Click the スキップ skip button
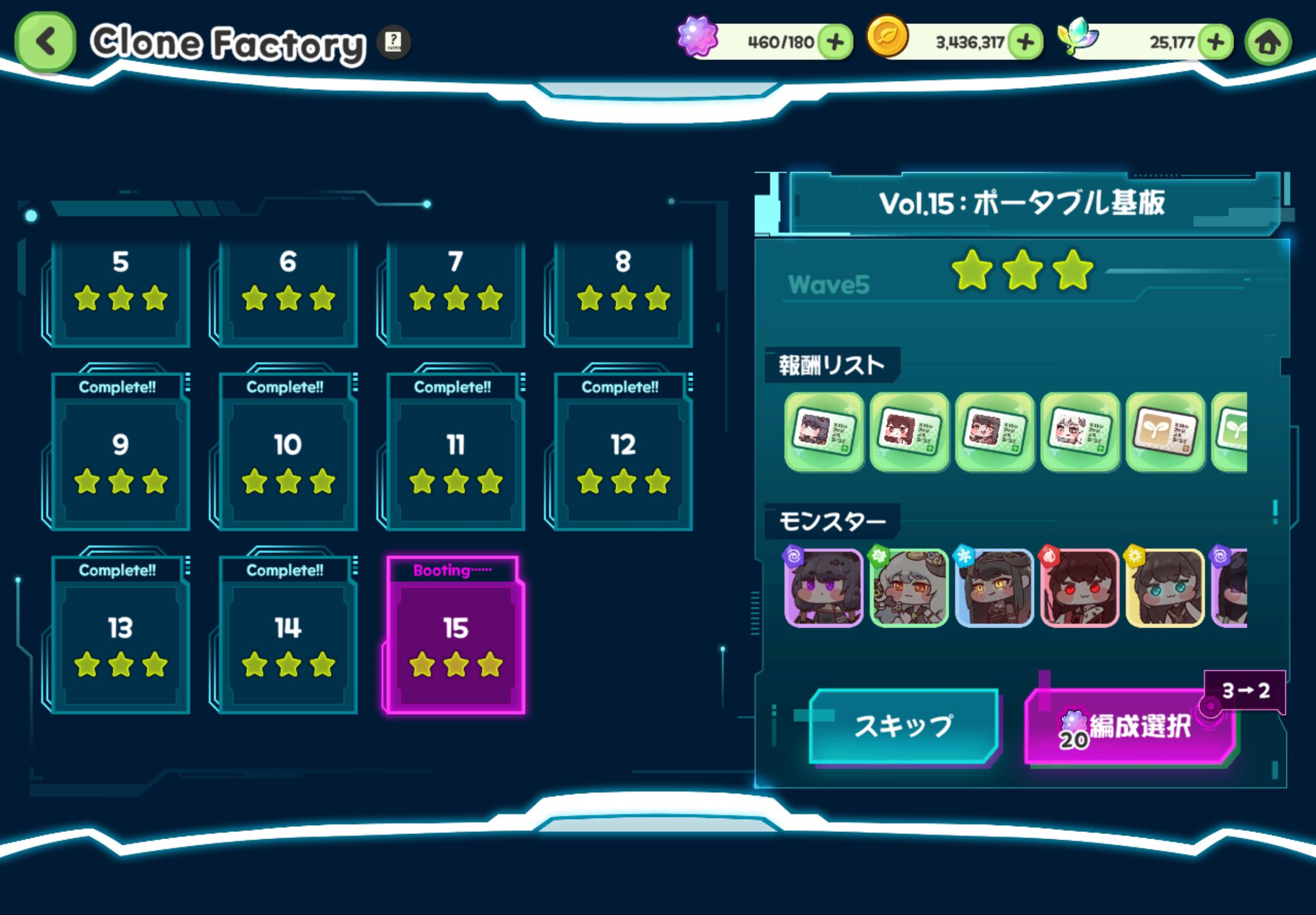Viewport: 1316px width, 915px height. coord(903,726)
